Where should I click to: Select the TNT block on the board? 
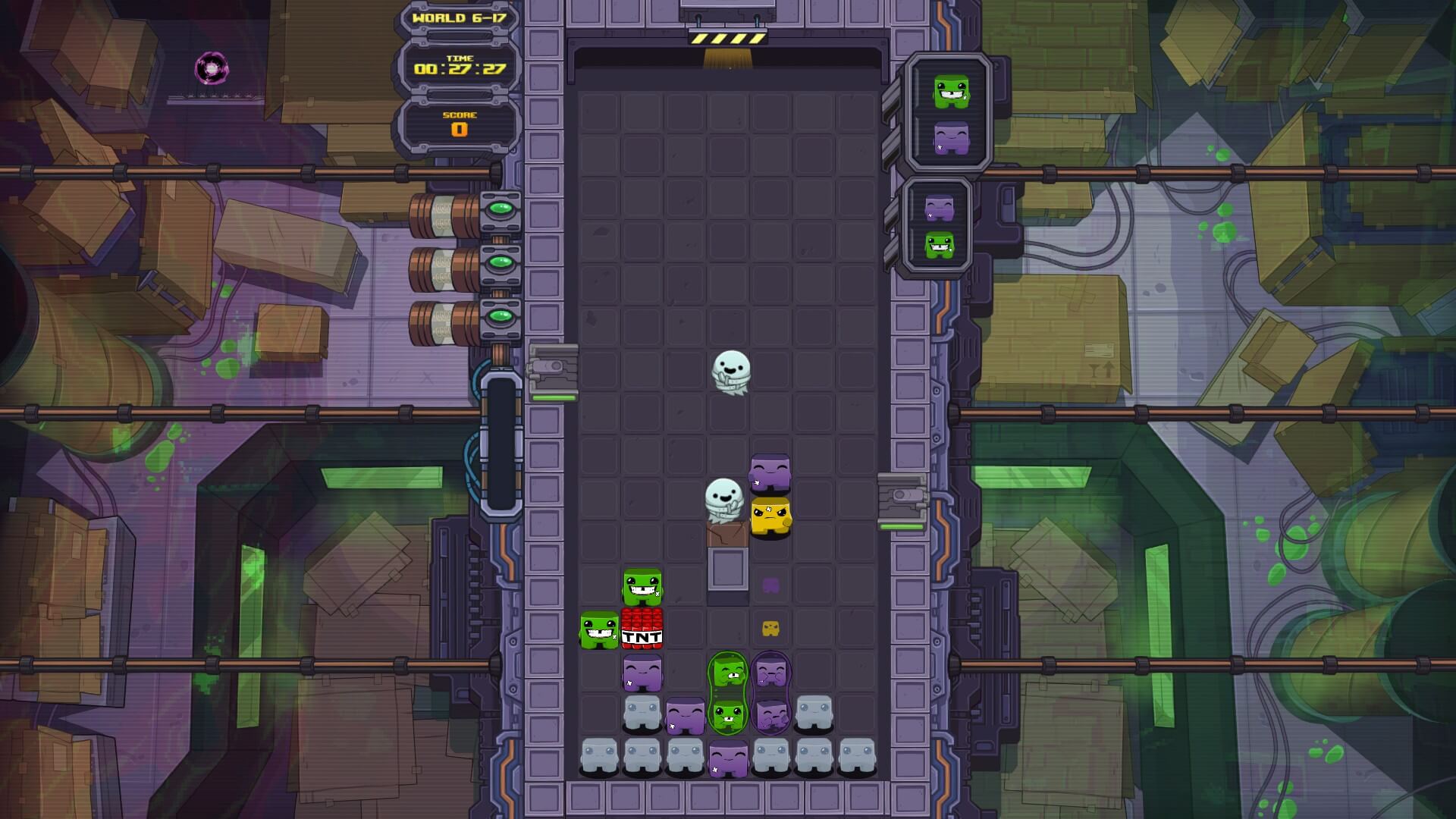tap(642, 629)
